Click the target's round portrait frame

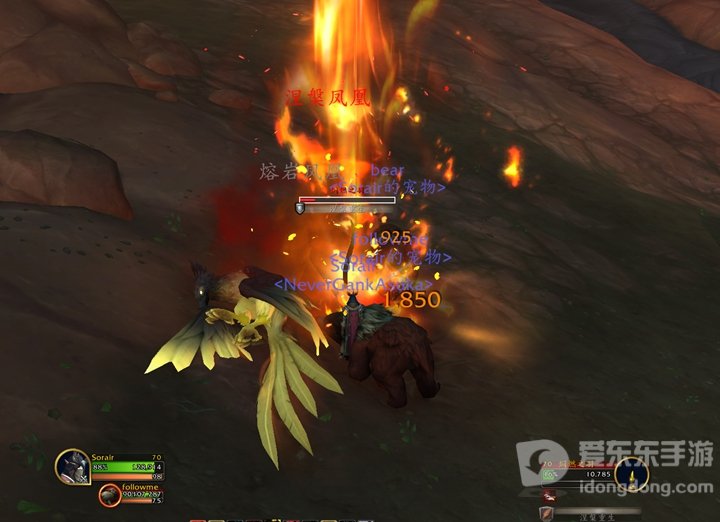coord(631,473)
